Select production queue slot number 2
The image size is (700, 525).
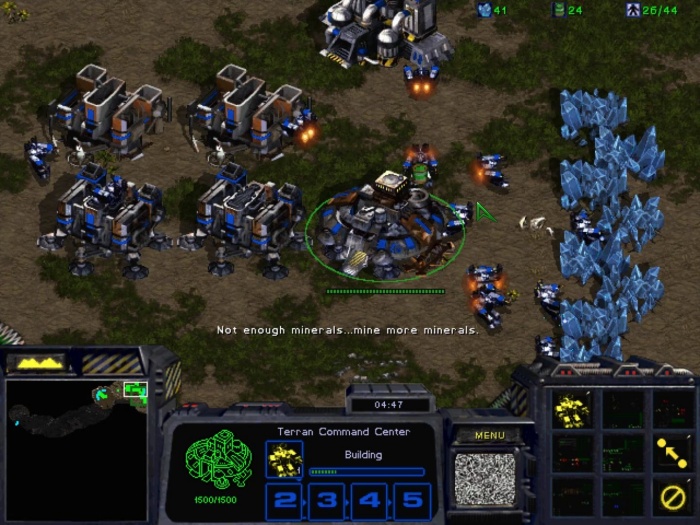click(284, 498)
